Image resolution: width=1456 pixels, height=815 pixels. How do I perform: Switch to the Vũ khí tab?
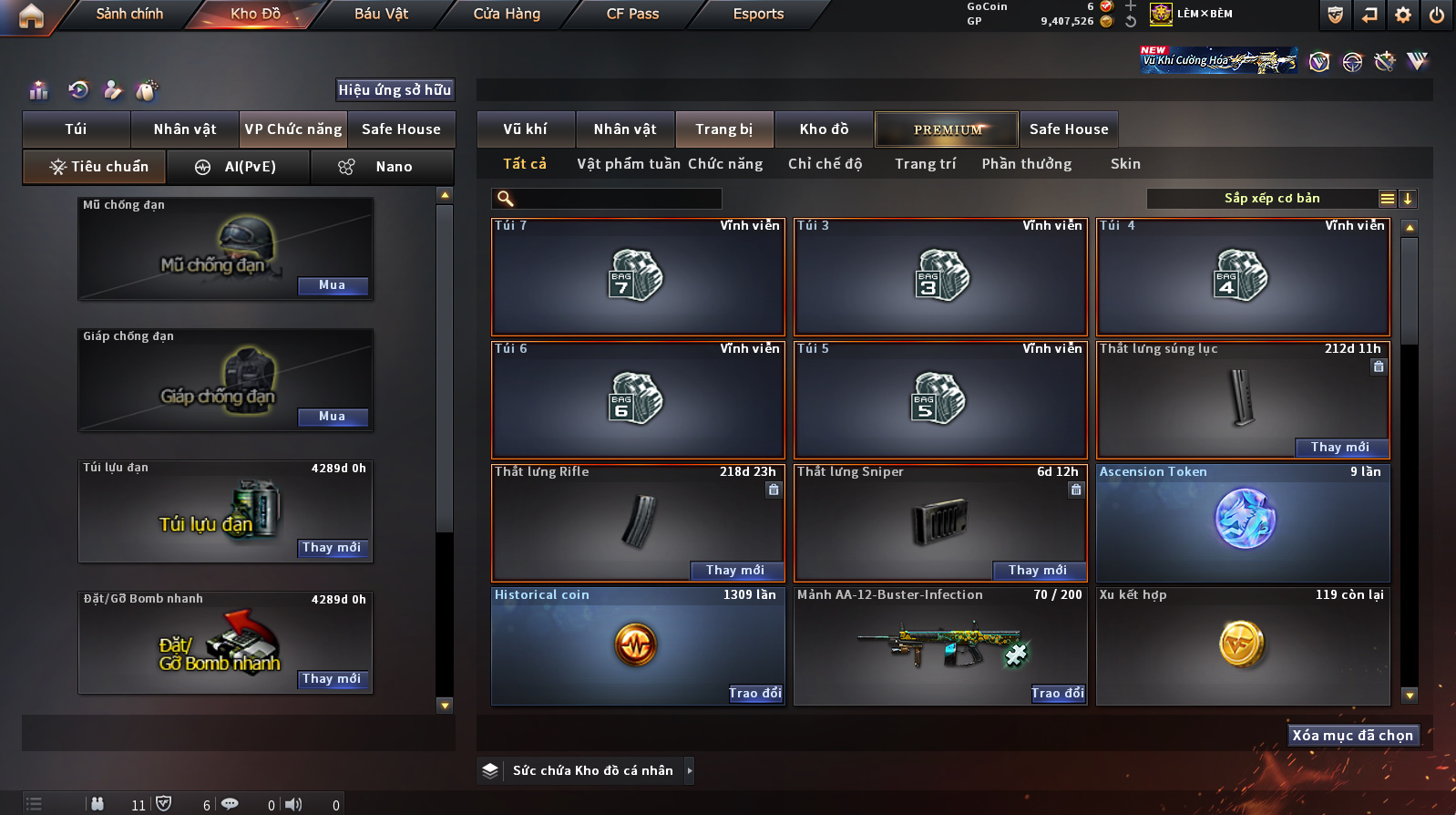point(525,129)
